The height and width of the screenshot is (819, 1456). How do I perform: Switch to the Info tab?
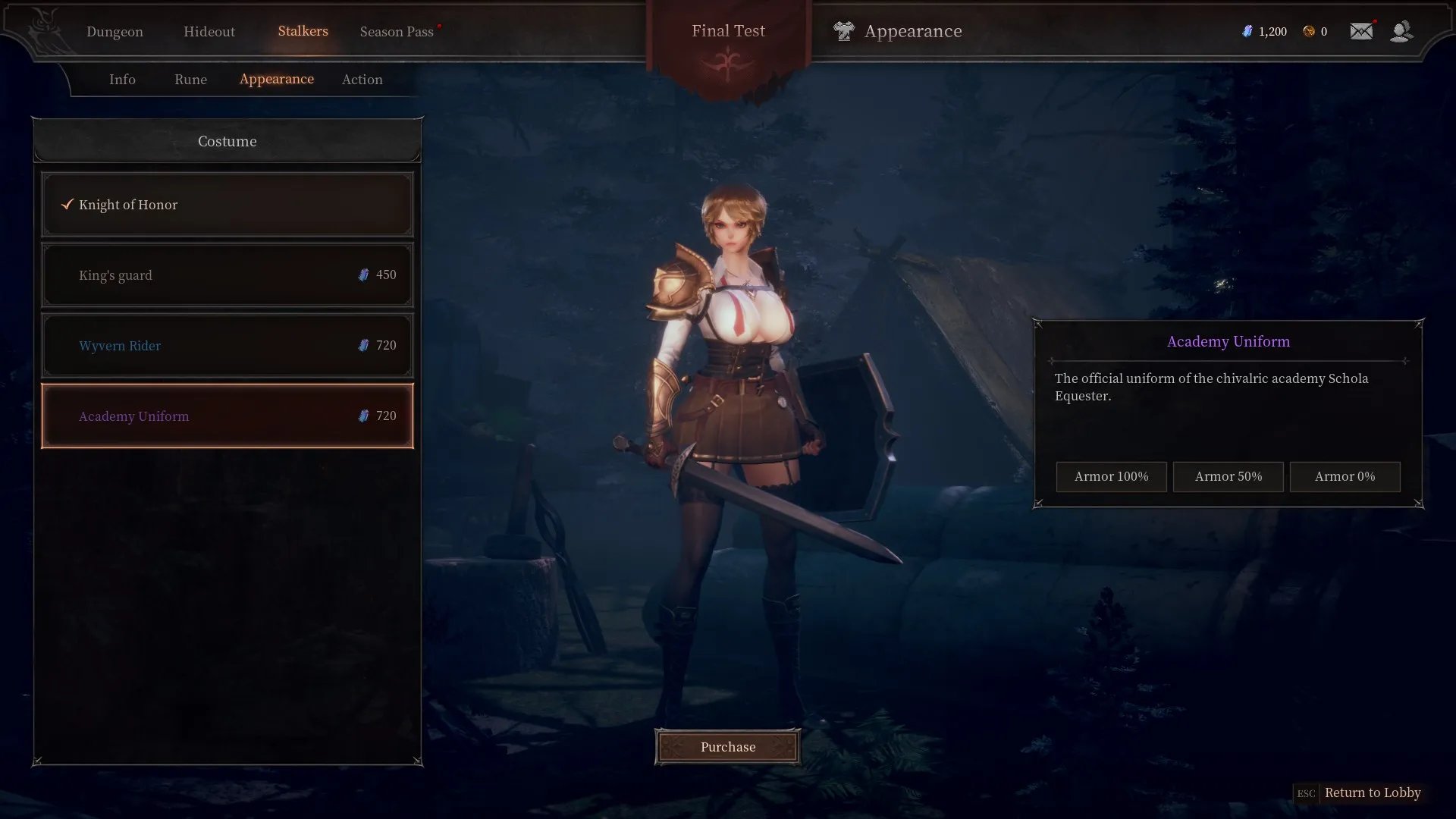coord(122,80)
